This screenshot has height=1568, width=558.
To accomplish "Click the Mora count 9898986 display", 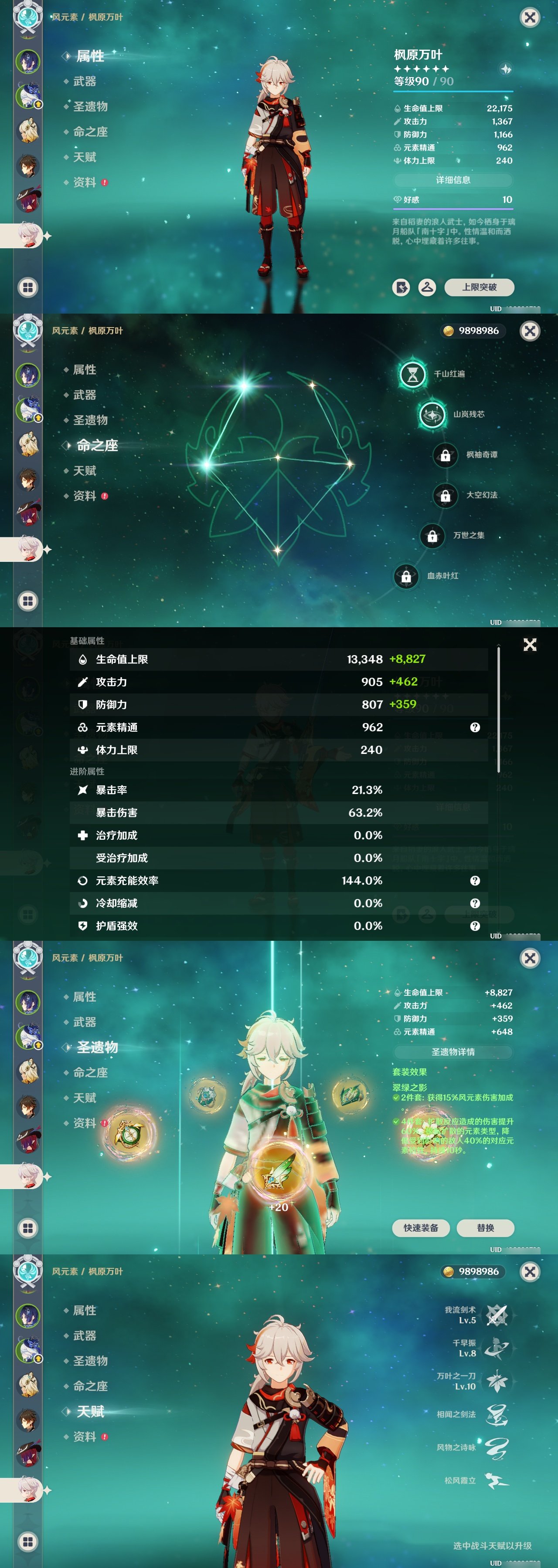I will coord(475,331).
